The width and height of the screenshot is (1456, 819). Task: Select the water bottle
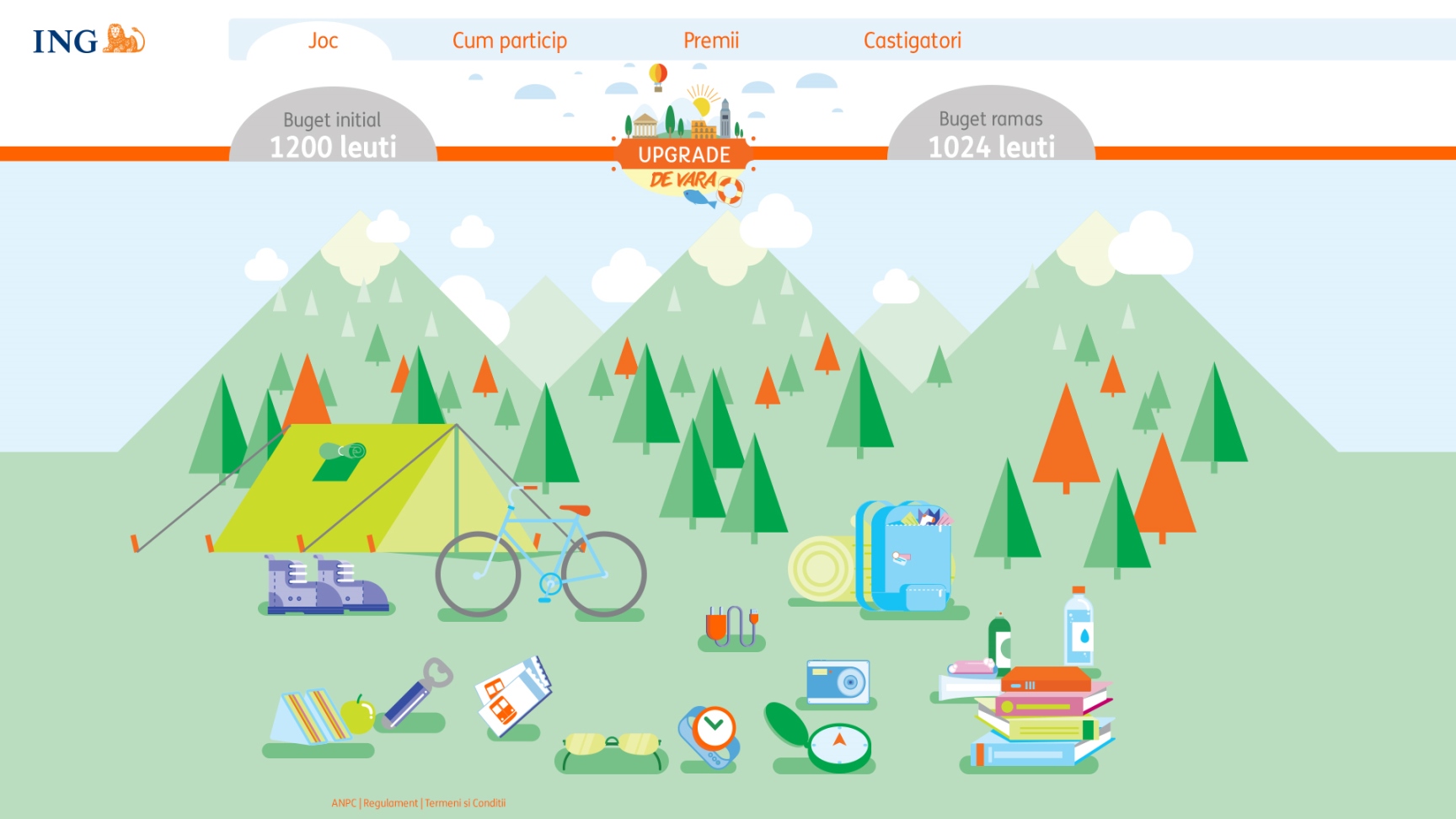pyautogui.click(x=1078, y=628)
